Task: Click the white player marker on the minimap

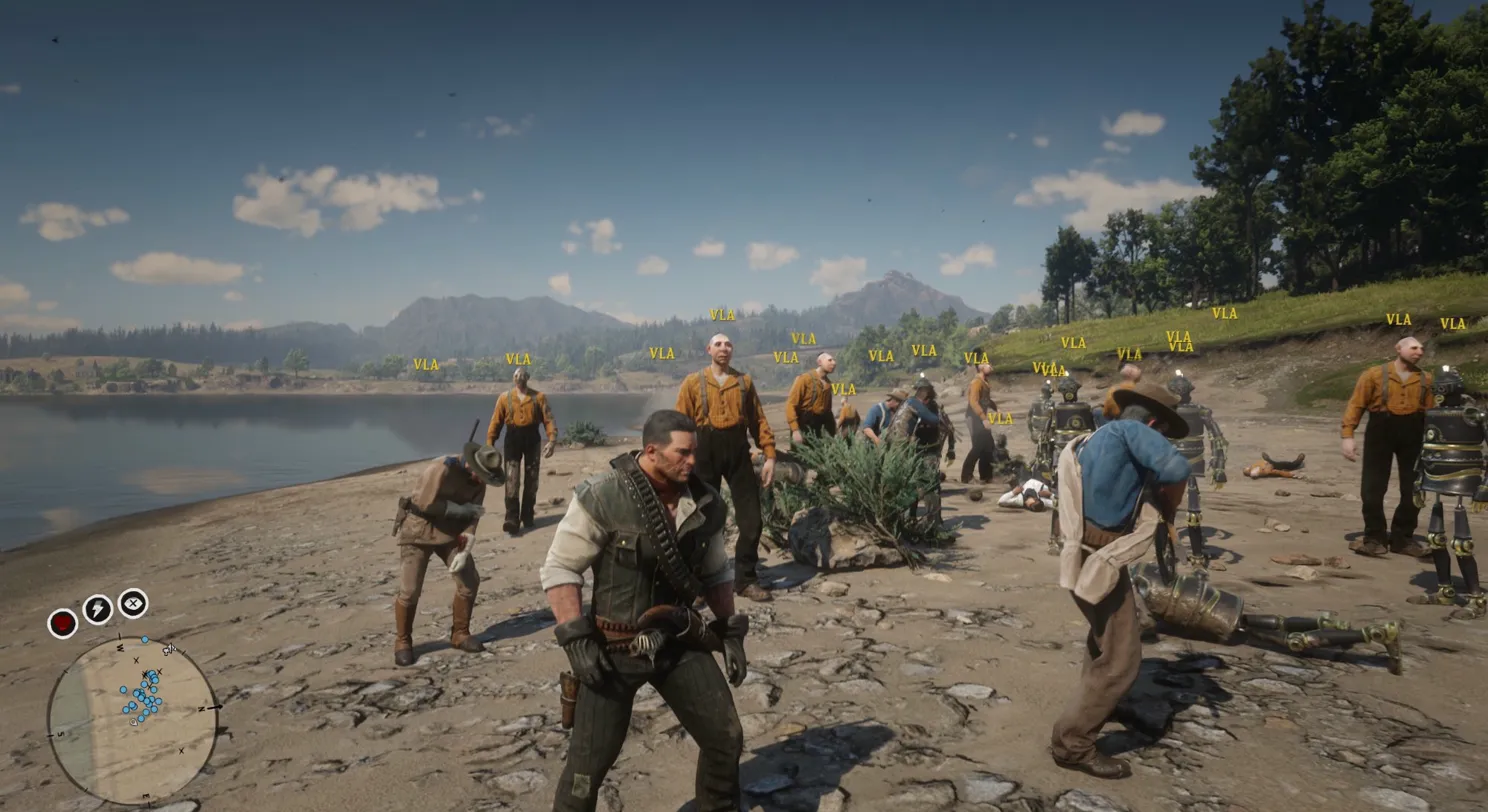Action: coord(133,722)
